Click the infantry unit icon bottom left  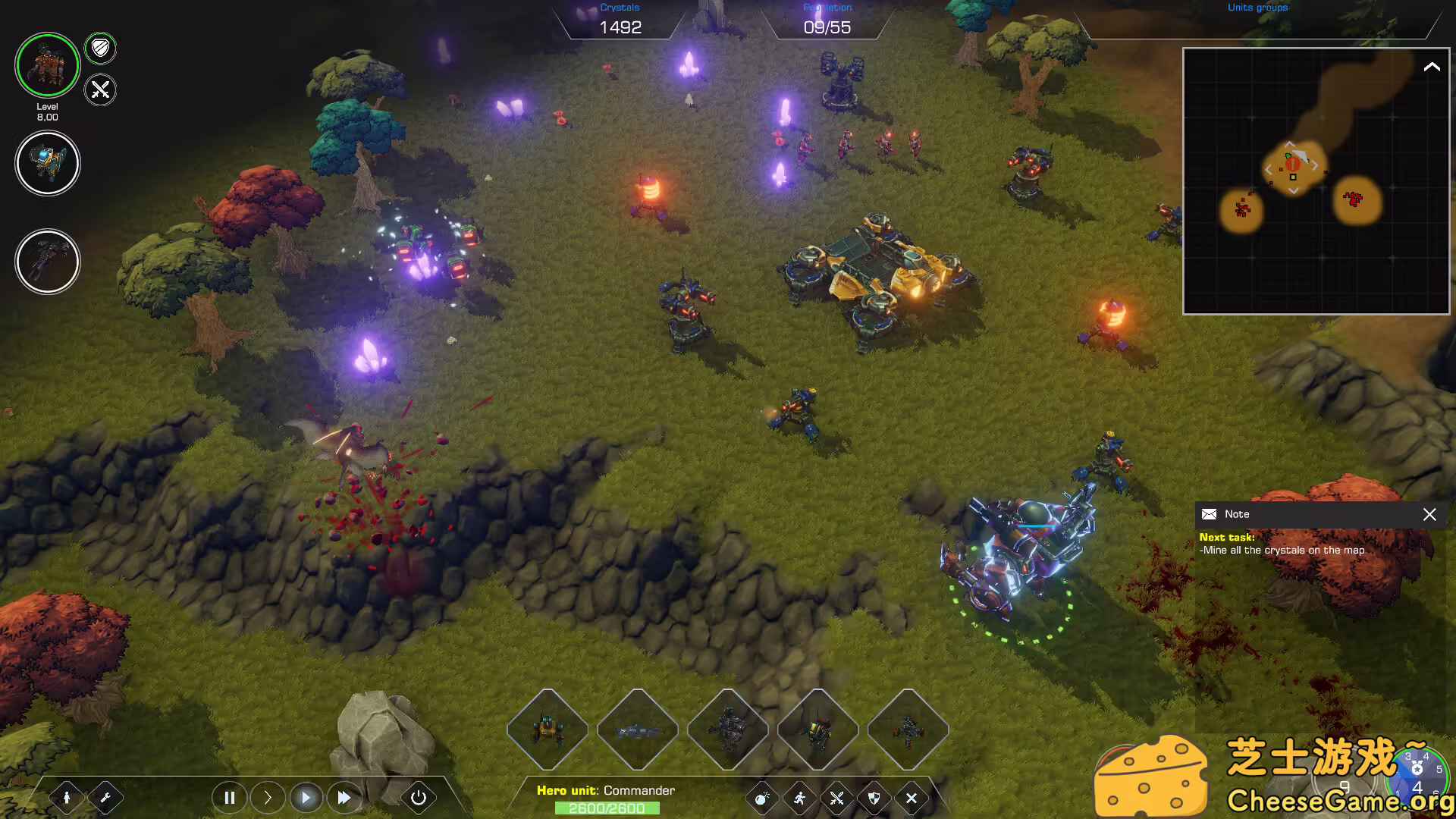(67, 798)
